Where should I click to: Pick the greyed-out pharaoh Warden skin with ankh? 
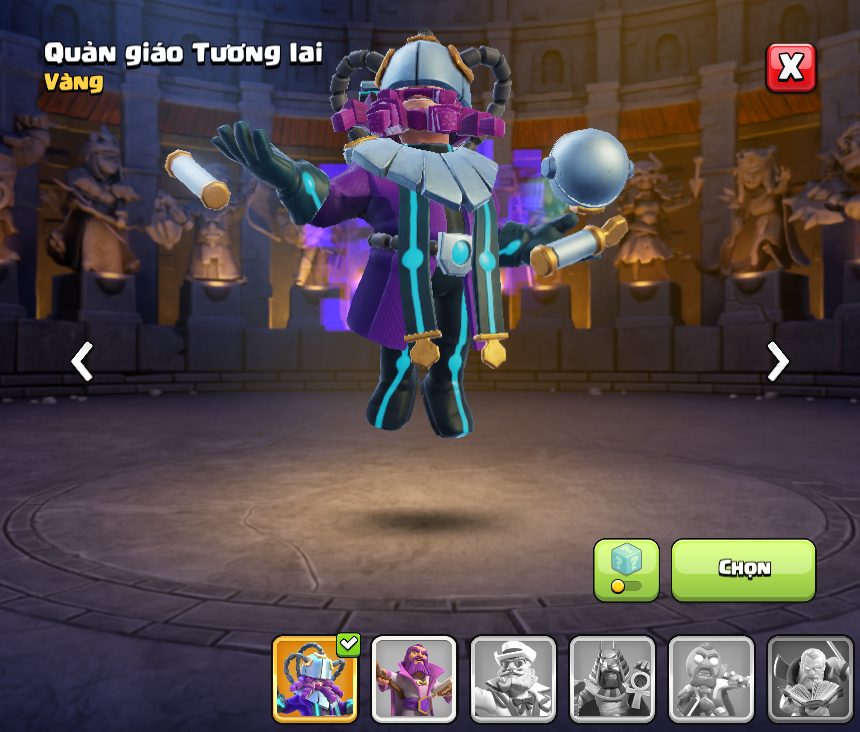(x=612, y=679)
